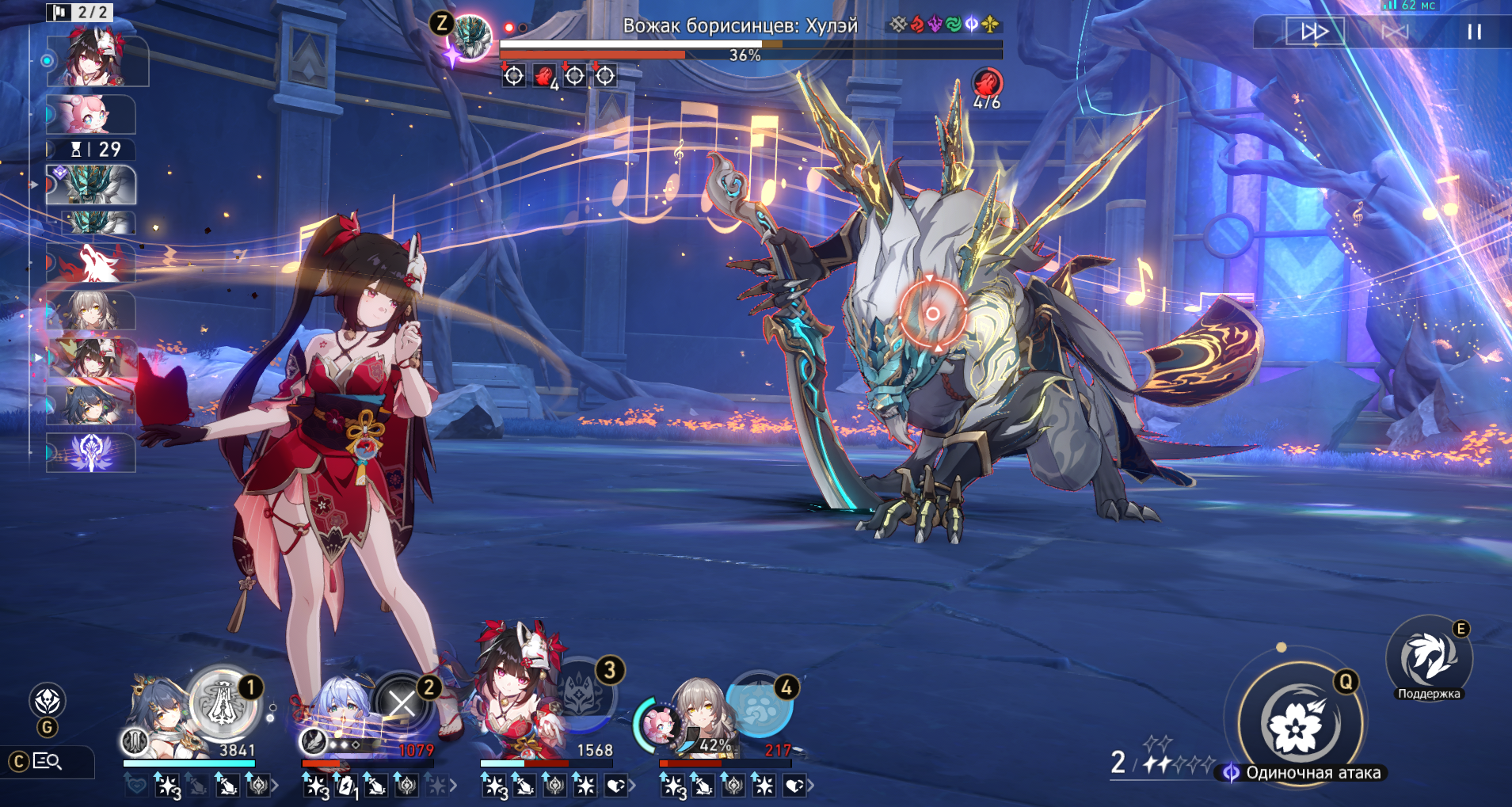Click the second character's crossed-out ultimate icon
This screenshot has width=1512, height=807.
click(x=402, y=704)
